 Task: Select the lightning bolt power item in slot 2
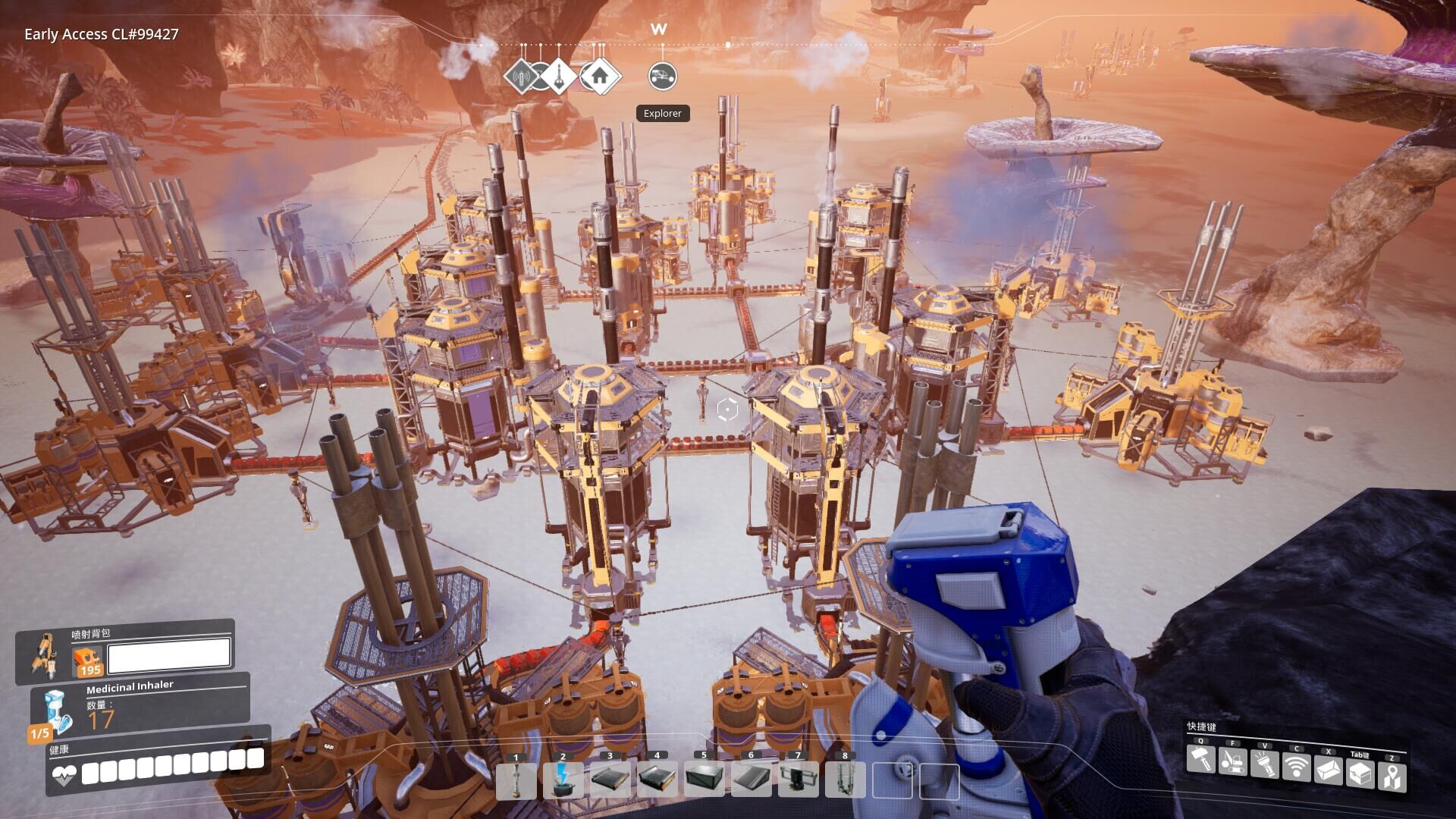(x=563, y=780)
